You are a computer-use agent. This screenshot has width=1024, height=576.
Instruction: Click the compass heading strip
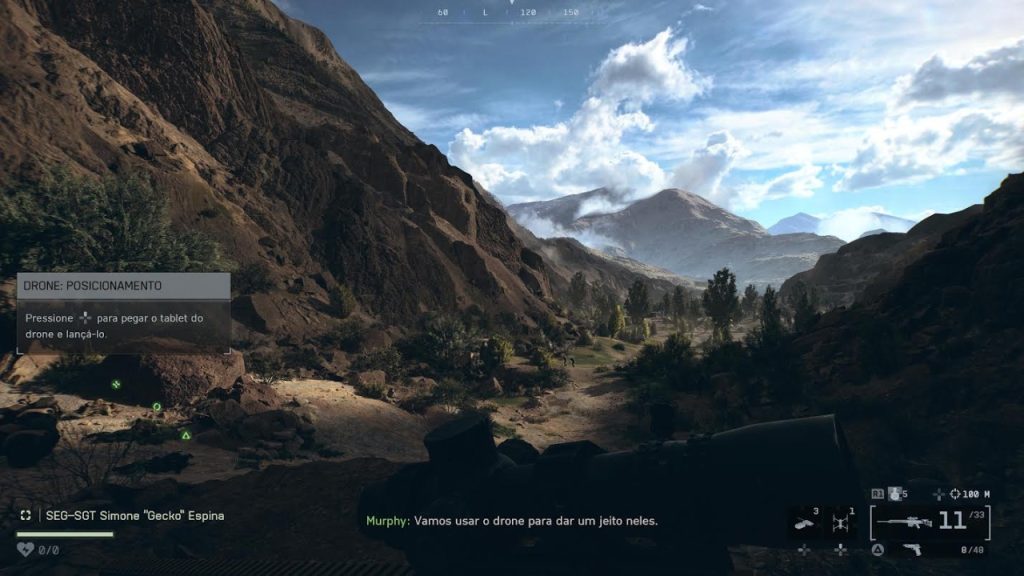pyautogui.click(x=511, y=13)
